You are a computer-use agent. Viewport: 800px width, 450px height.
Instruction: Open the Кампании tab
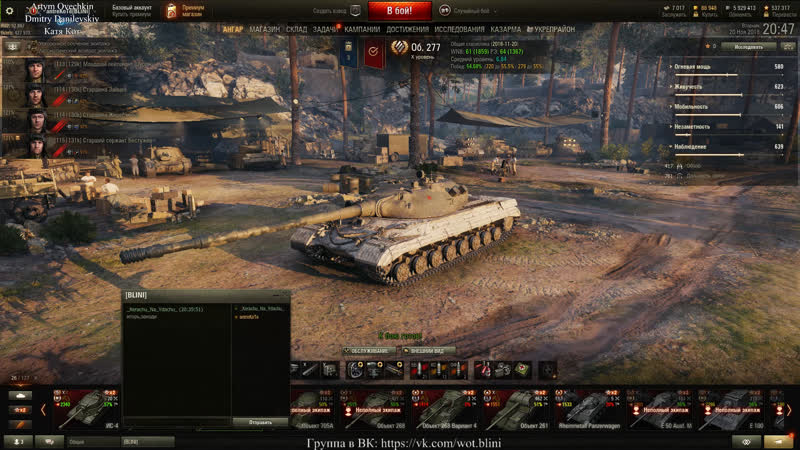(362, 30)
